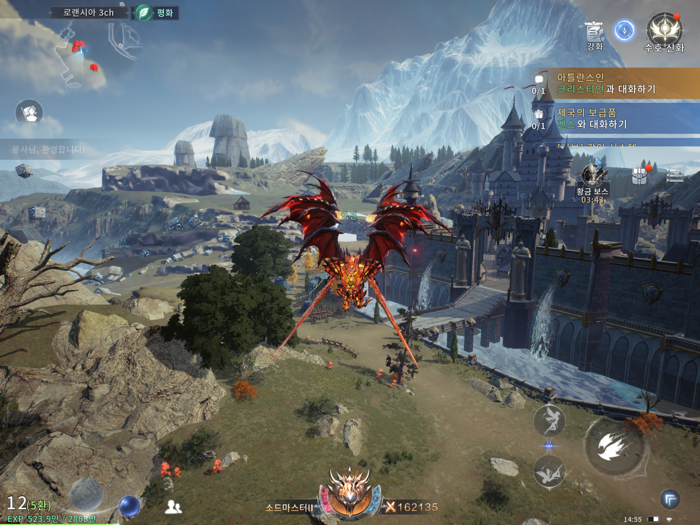Select the 아틀란스인 quest to talk to 크리스티안
The height and width of the screenshot is (525, 700).
[x=610, y=83]
